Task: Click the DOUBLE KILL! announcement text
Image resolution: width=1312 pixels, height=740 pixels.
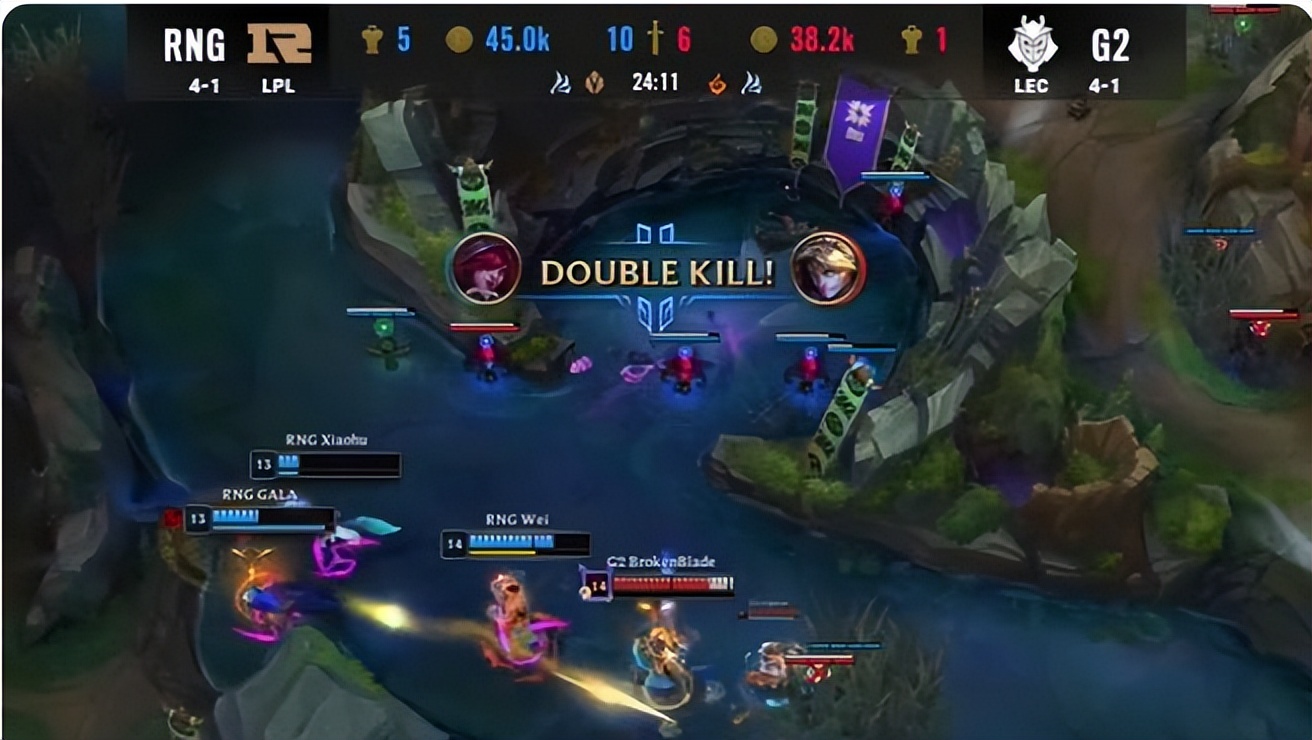Action: pyautogui.click(x=657, y=272)
